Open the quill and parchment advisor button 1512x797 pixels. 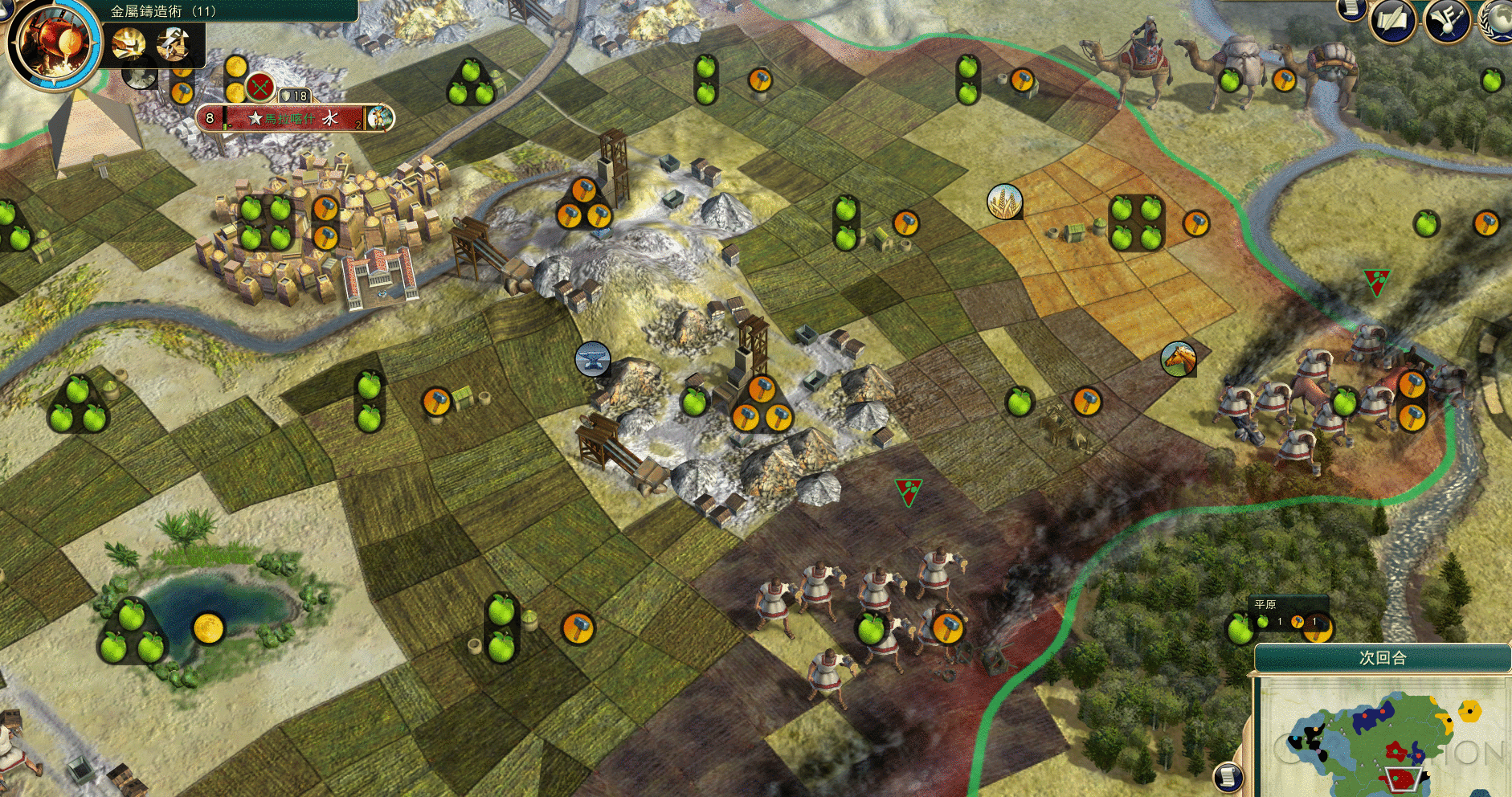[x=1393, y=19]
